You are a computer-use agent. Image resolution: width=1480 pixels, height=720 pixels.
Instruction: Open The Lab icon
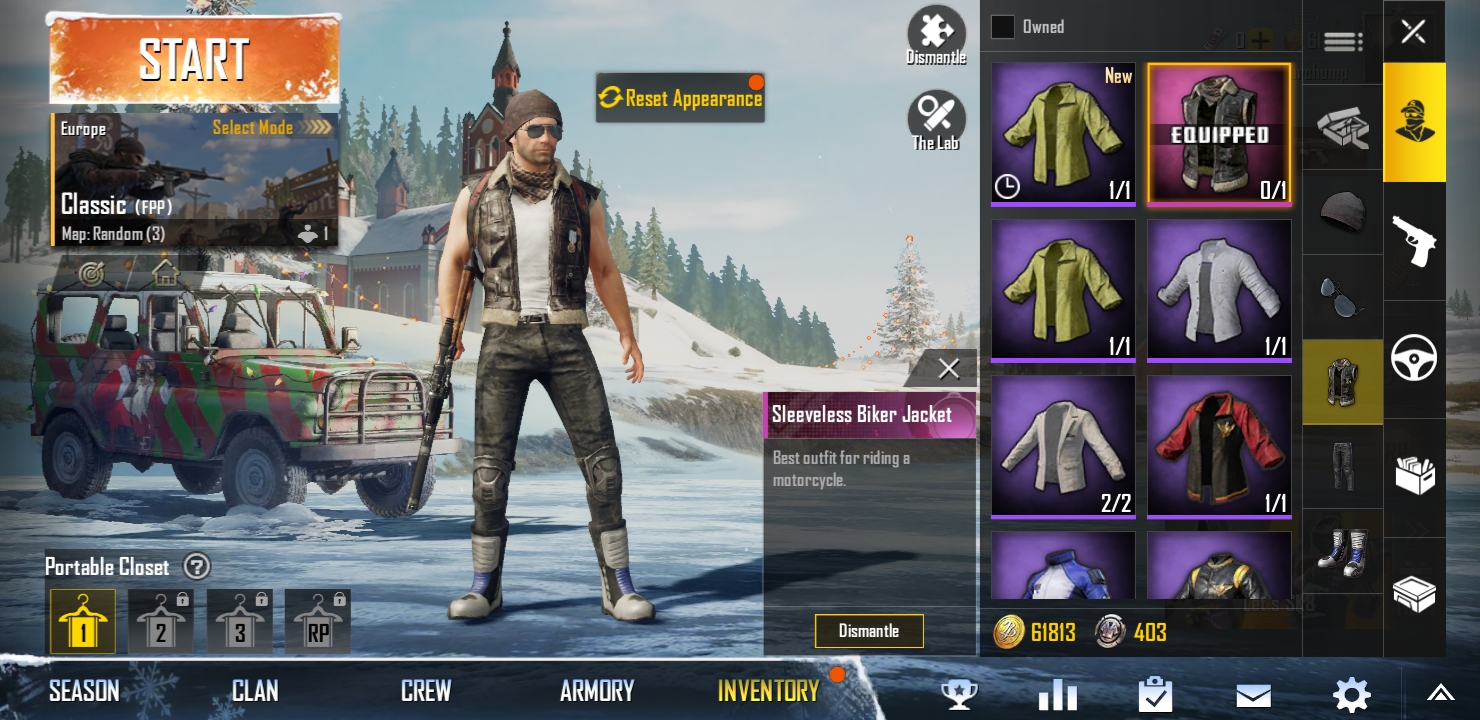[x=936, y=113]
